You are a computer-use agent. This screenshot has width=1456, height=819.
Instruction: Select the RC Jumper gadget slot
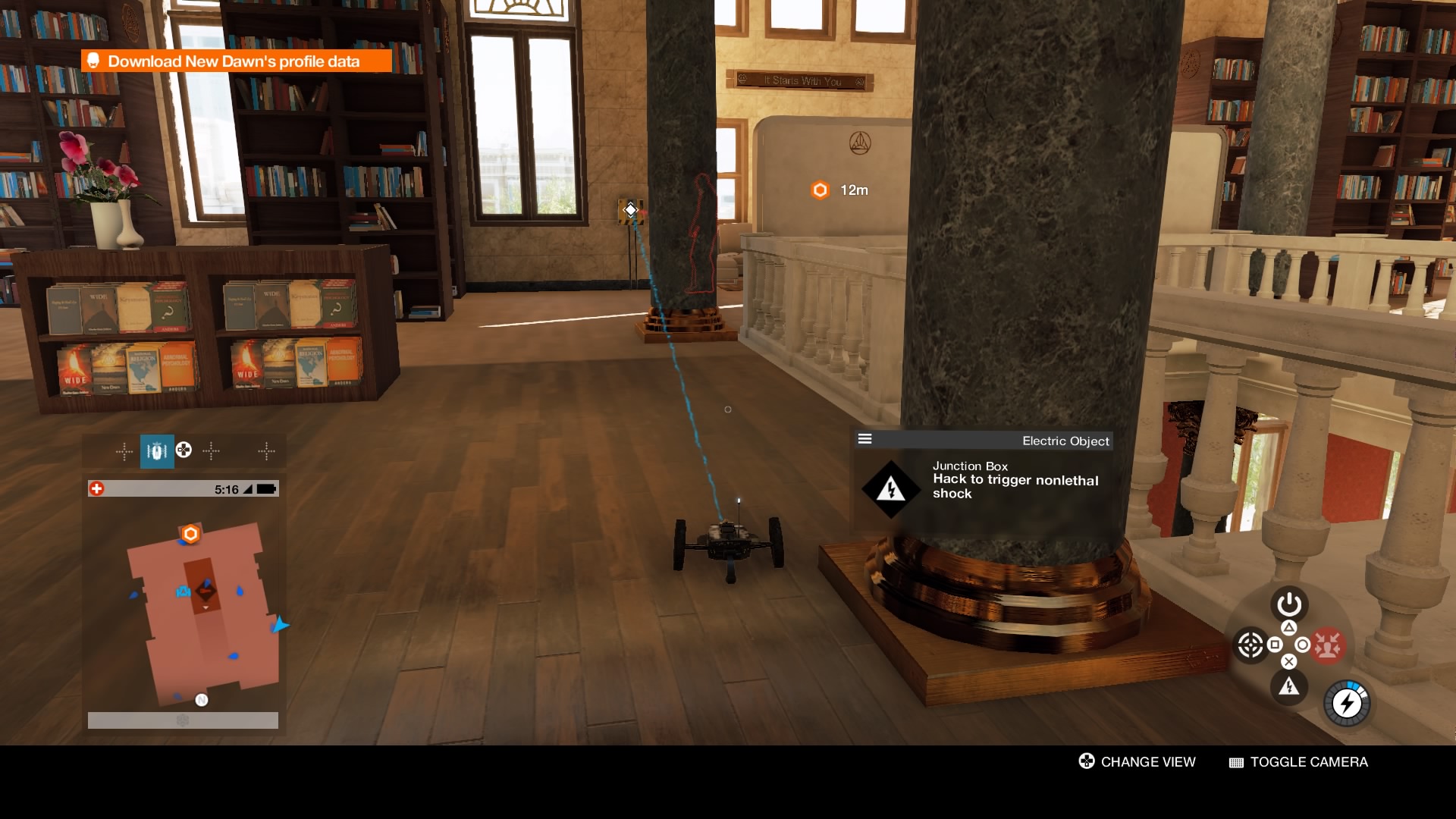coord(157,451)
